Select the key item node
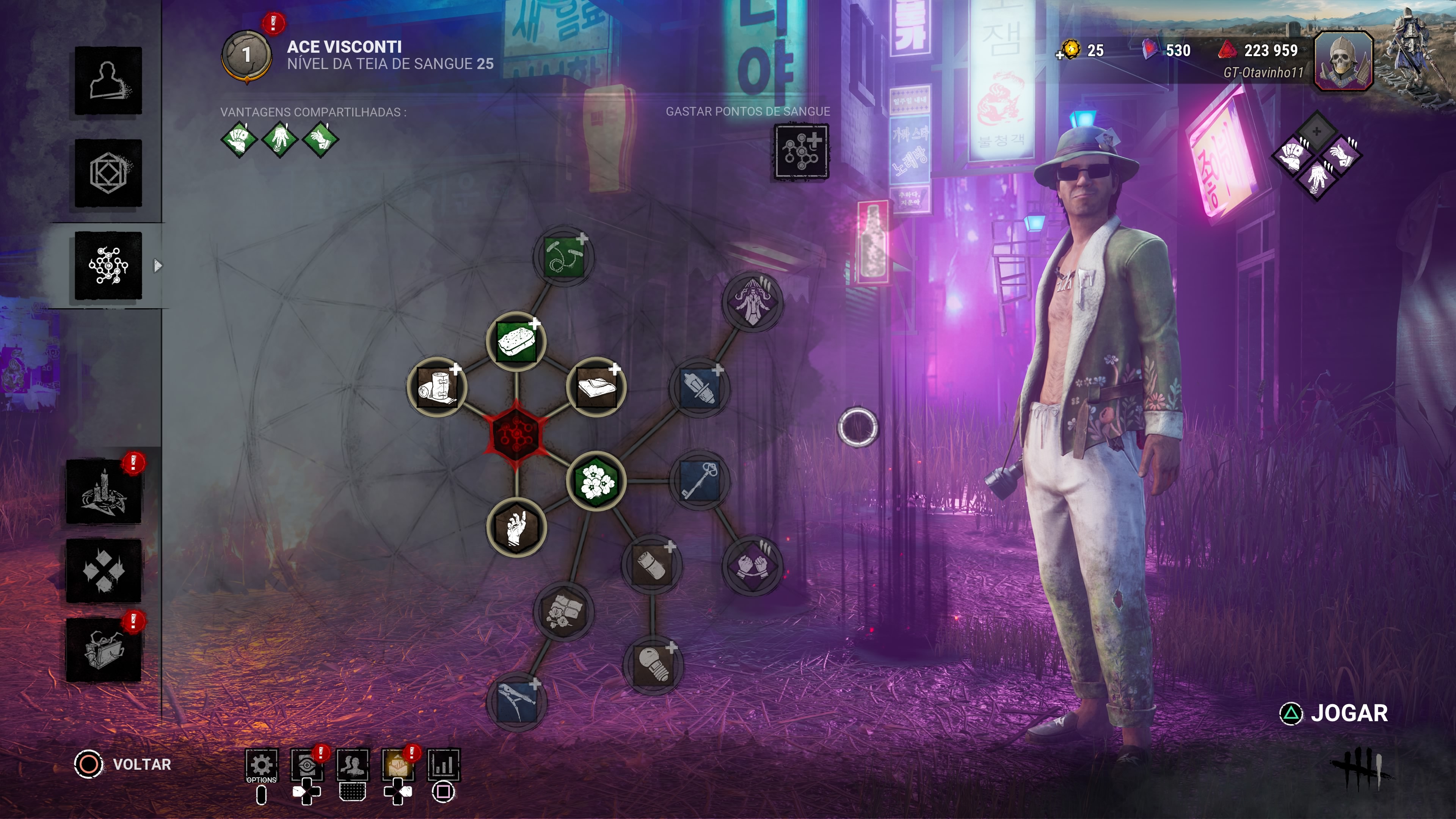Viewport: 1456px width, 819px height. pos(700,481)
